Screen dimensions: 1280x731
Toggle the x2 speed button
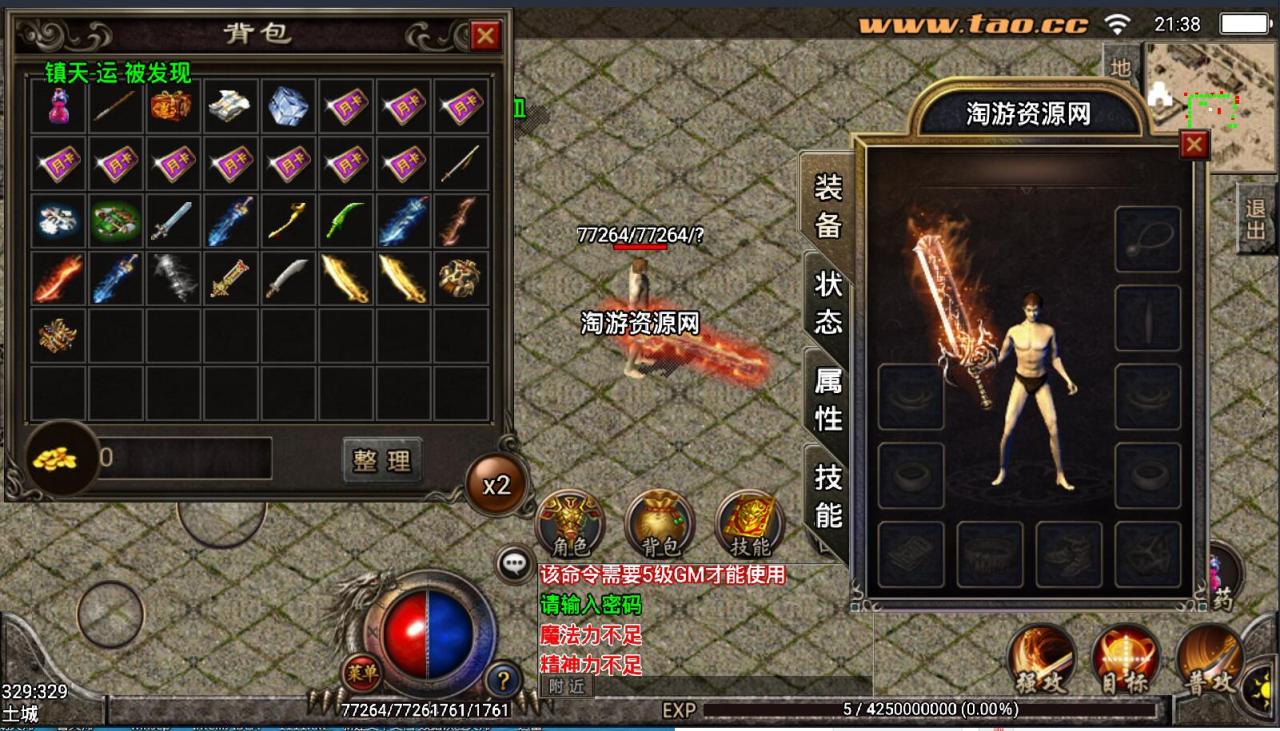coord(496,485)
